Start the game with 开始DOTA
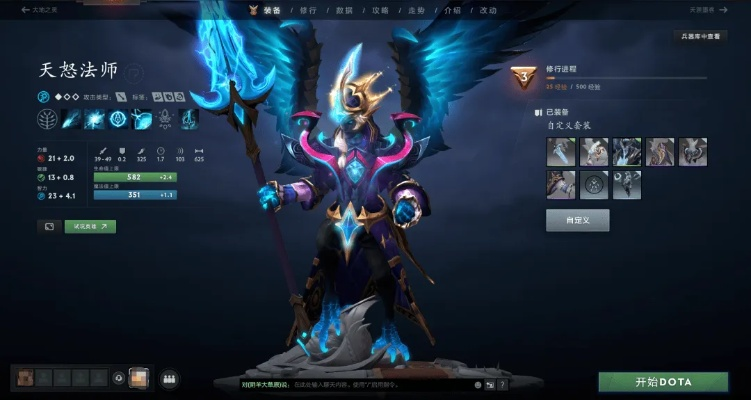This screenshot has height=400, width=751. point(664,382)
